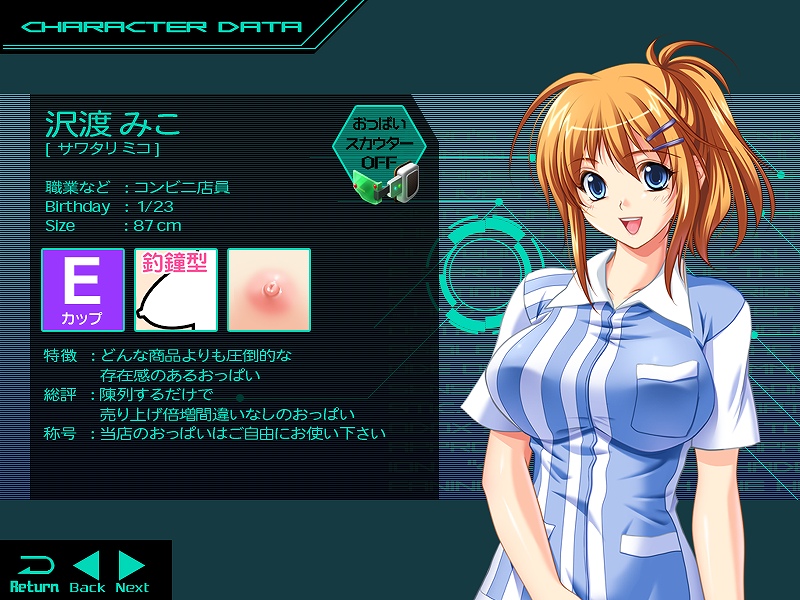Show the Next character page
This screenshot has width=800, height=600.
(132, 573)
